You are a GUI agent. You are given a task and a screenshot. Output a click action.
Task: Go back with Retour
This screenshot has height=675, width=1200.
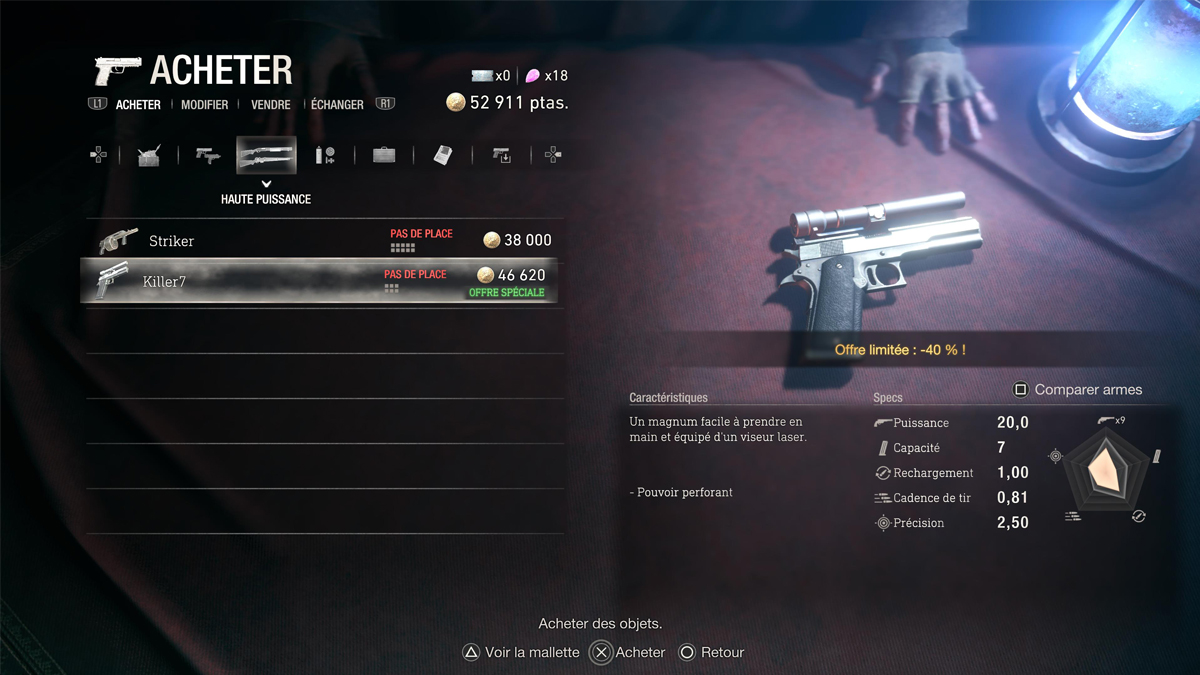(x=712, y=652)
